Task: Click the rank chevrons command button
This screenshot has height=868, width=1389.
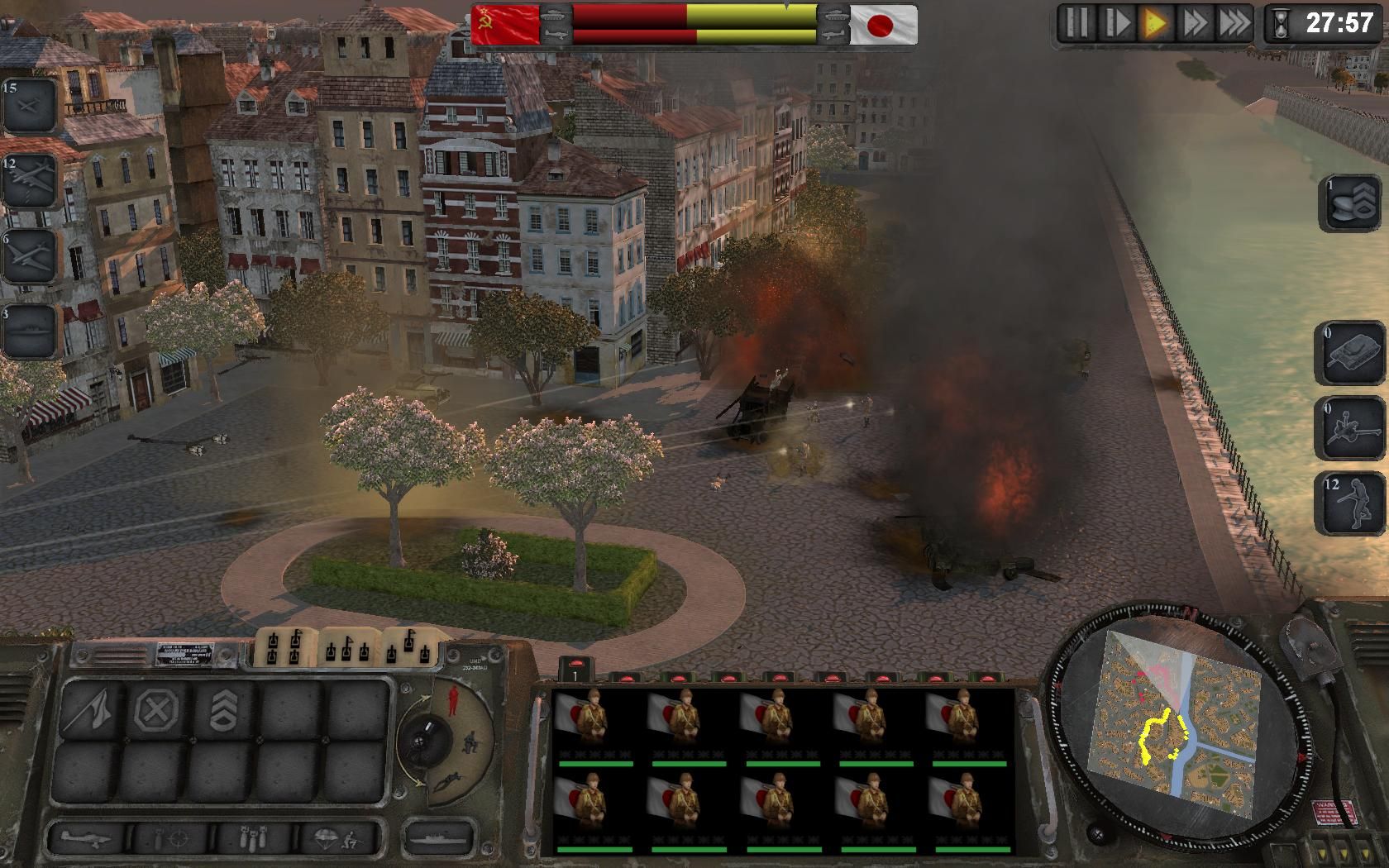Action: (x=222, y=708)
